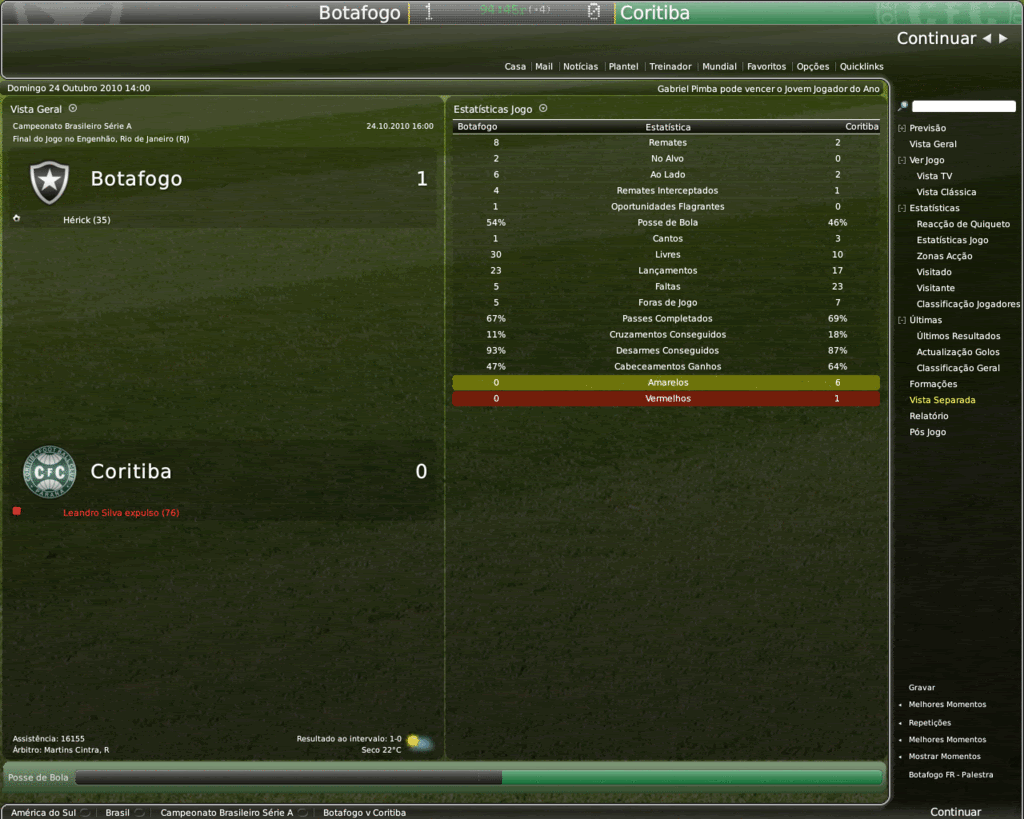
Task: Open the Mail menu
Action: point(544,67)
